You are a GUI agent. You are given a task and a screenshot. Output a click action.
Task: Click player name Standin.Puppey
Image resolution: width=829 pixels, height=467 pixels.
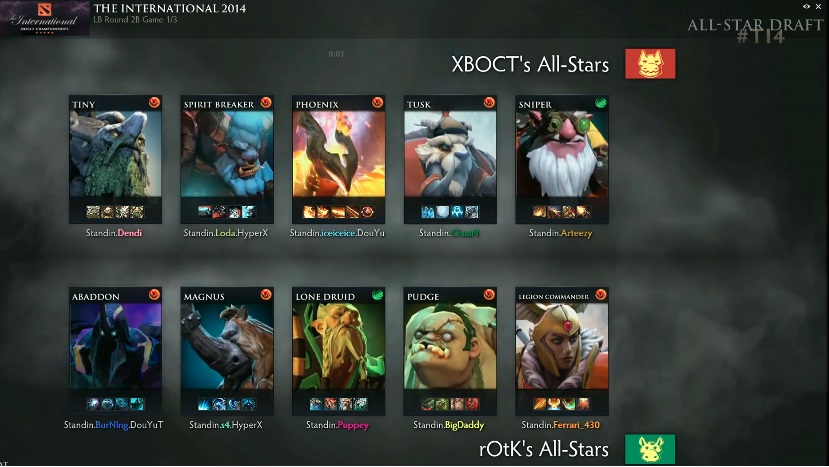(339, 425)
